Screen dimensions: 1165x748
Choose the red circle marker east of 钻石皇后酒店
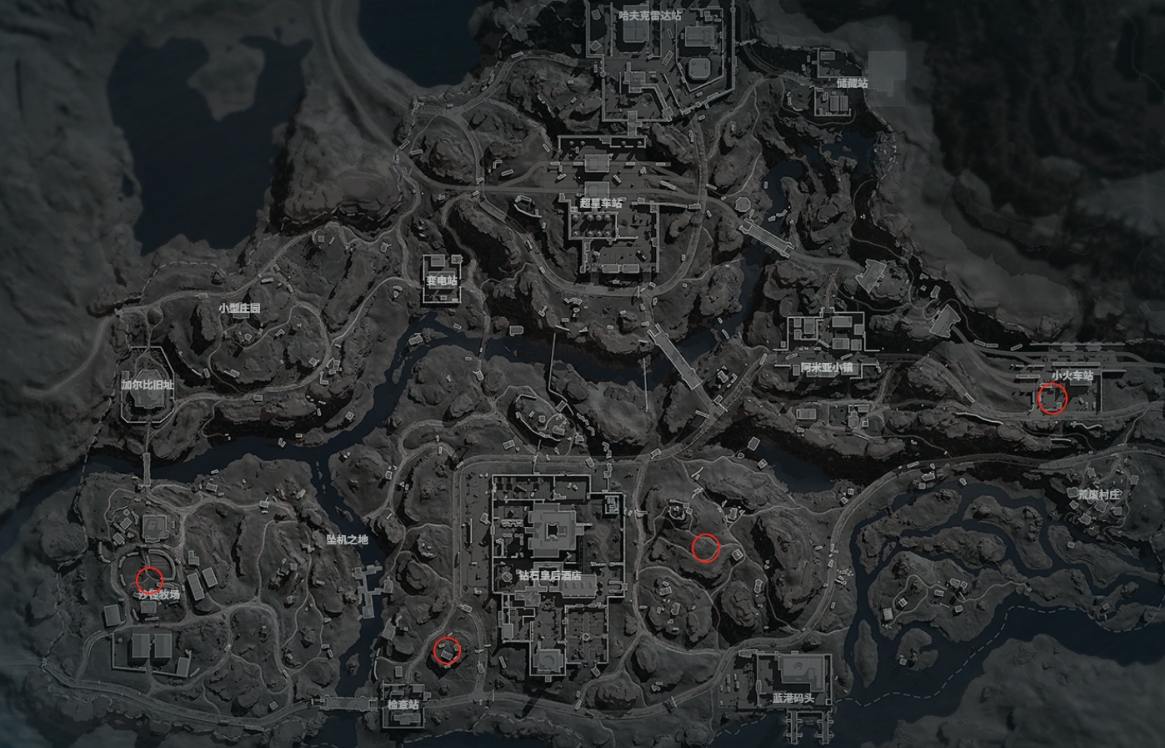[x=705, y=547]
